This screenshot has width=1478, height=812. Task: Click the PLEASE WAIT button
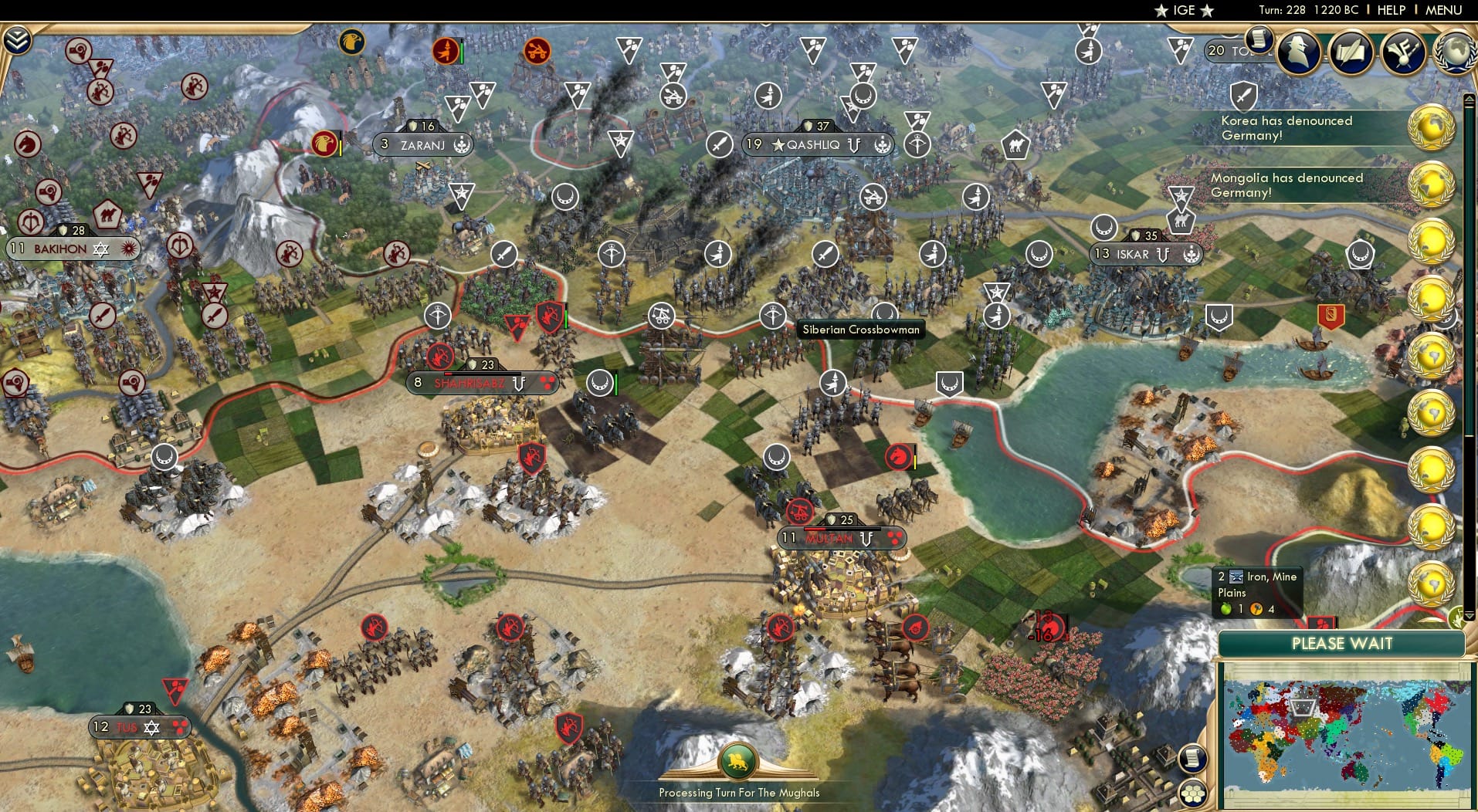click(1342, 643)
